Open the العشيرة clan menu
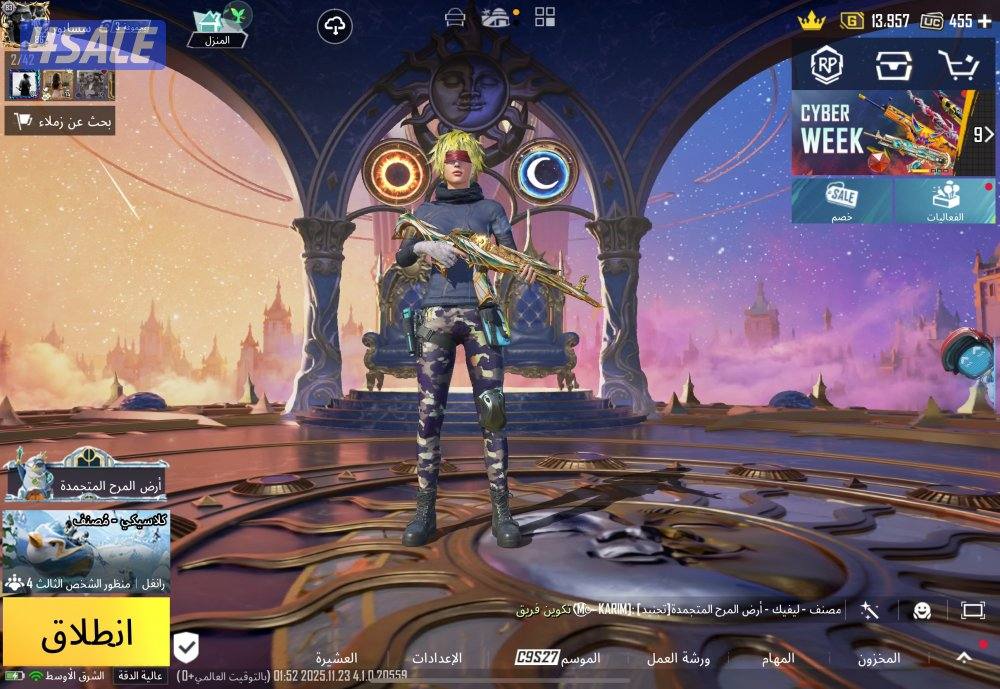Screen dimensions: 1000x689 tap(337, 658)
